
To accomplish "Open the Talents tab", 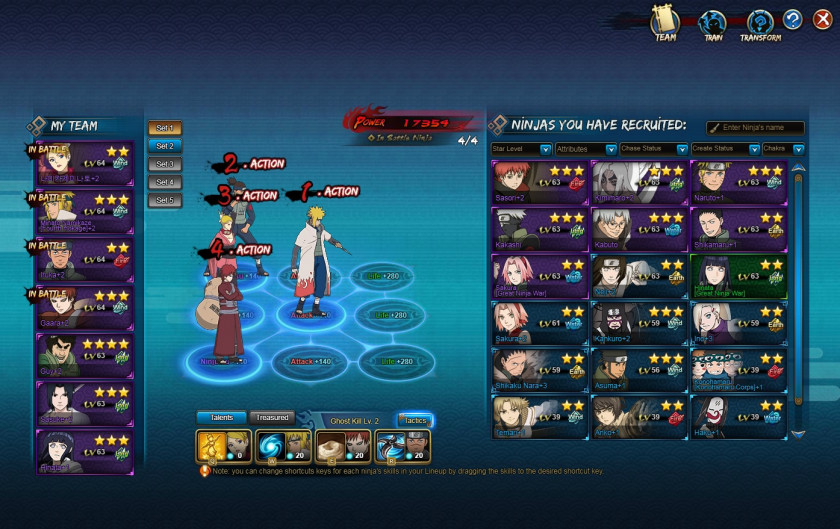I will tap(220, 417).
